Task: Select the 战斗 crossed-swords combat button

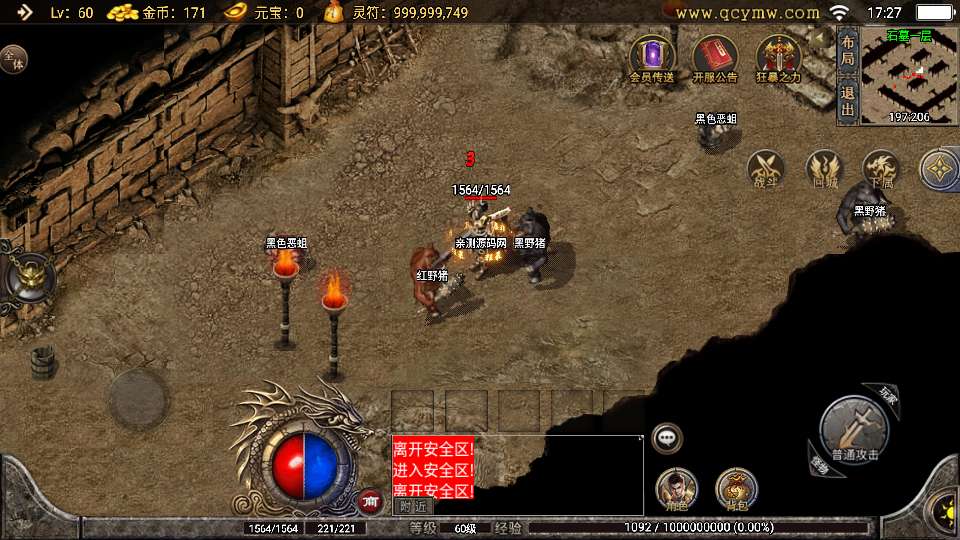Action: (766, 169)
